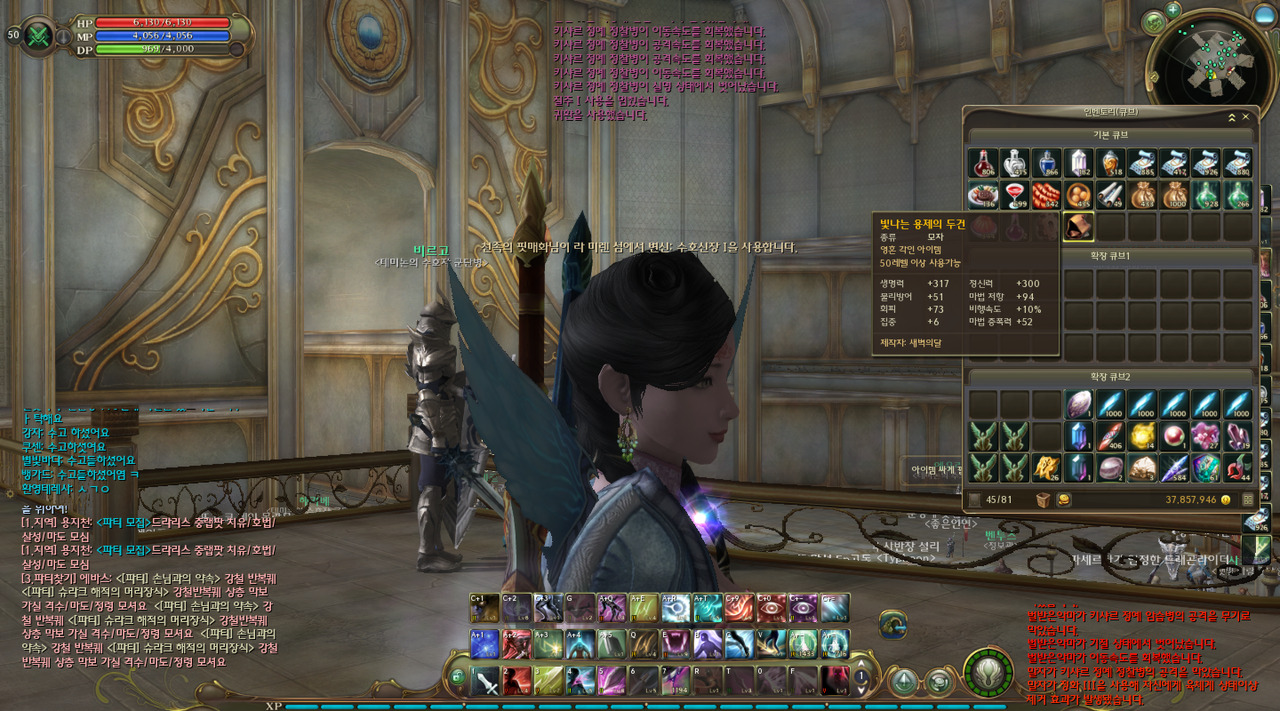This screenshot has height=711, width=1280.
Task: Collapse the inventory window with double-arrow button
Action: 1232,117
